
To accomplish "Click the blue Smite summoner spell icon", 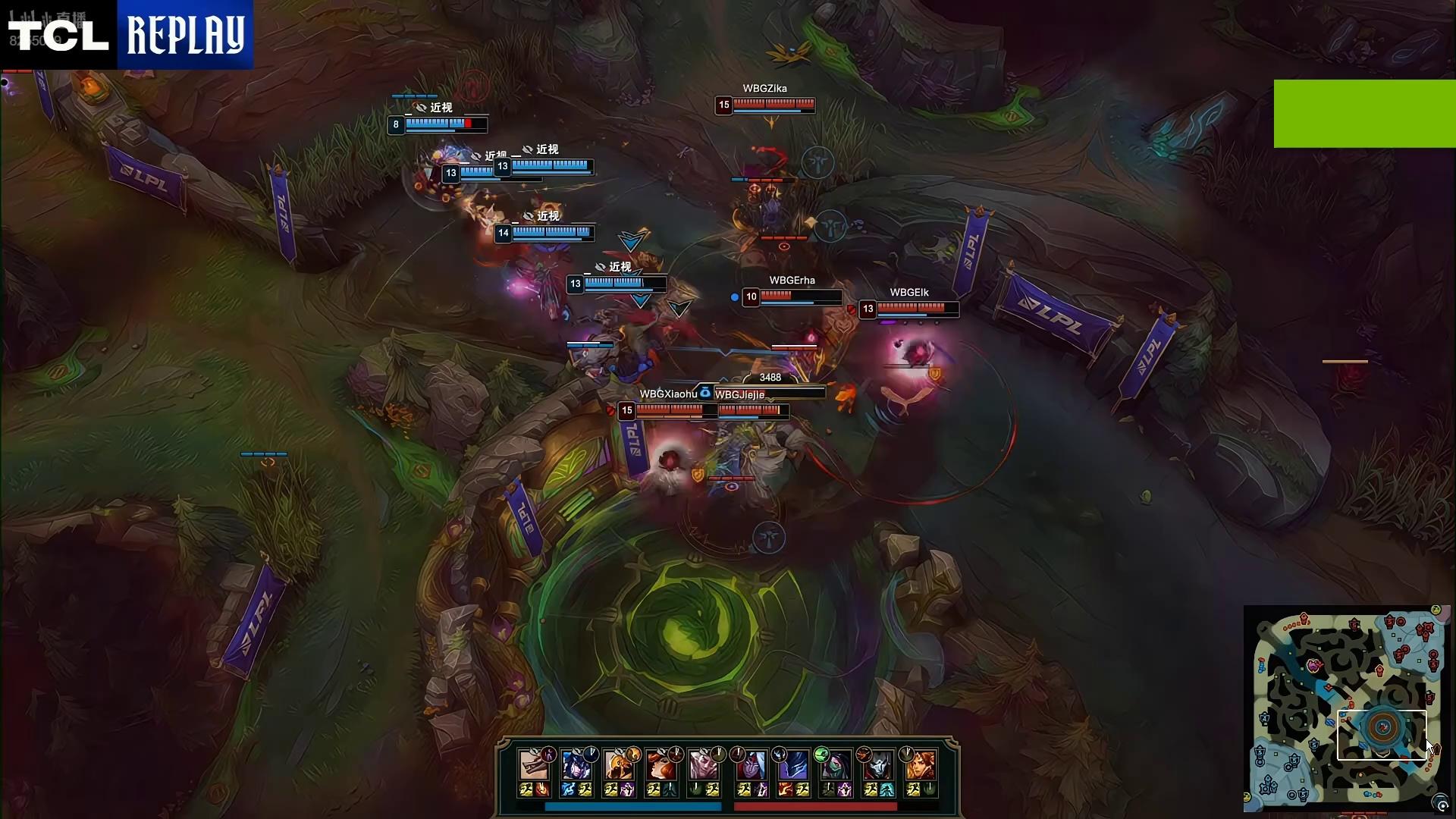I will coord(568,790).
